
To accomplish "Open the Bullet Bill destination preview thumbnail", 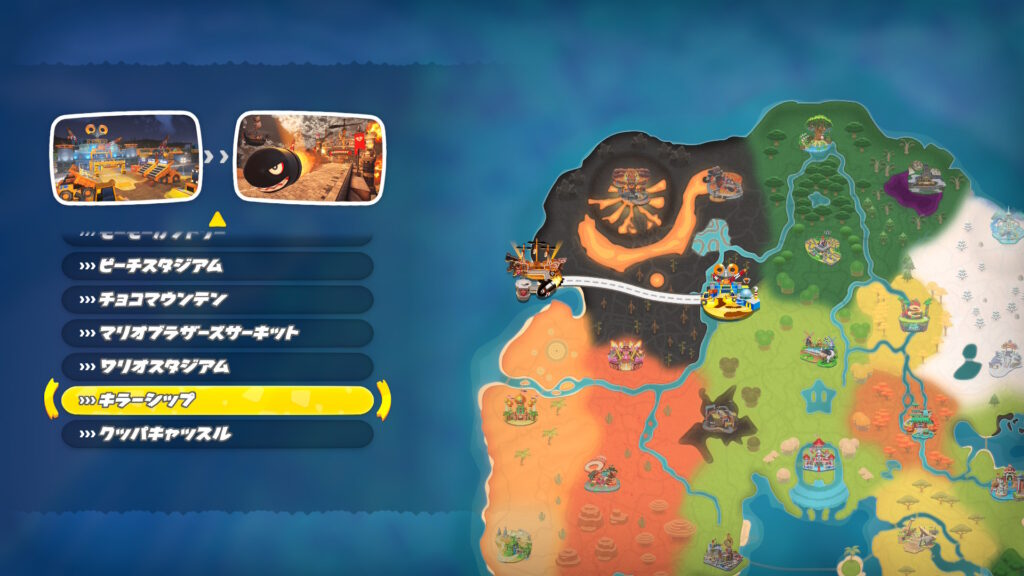I will pos(308,158).
